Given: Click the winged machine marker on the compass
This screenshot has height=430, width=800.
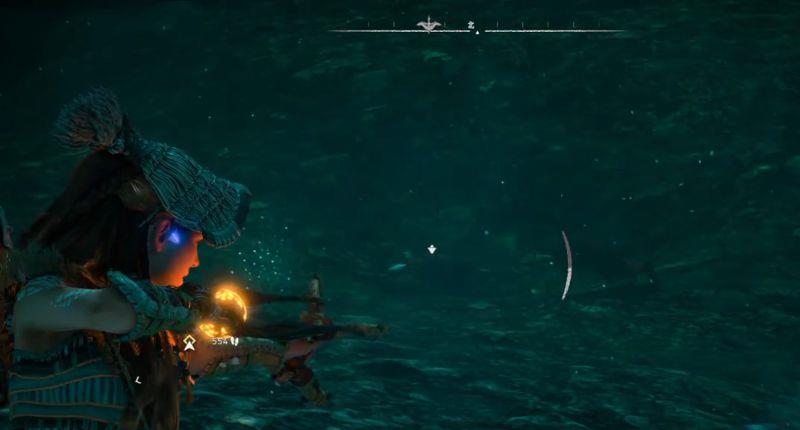Looking at the screenshot, I should (x=429, y=24).
